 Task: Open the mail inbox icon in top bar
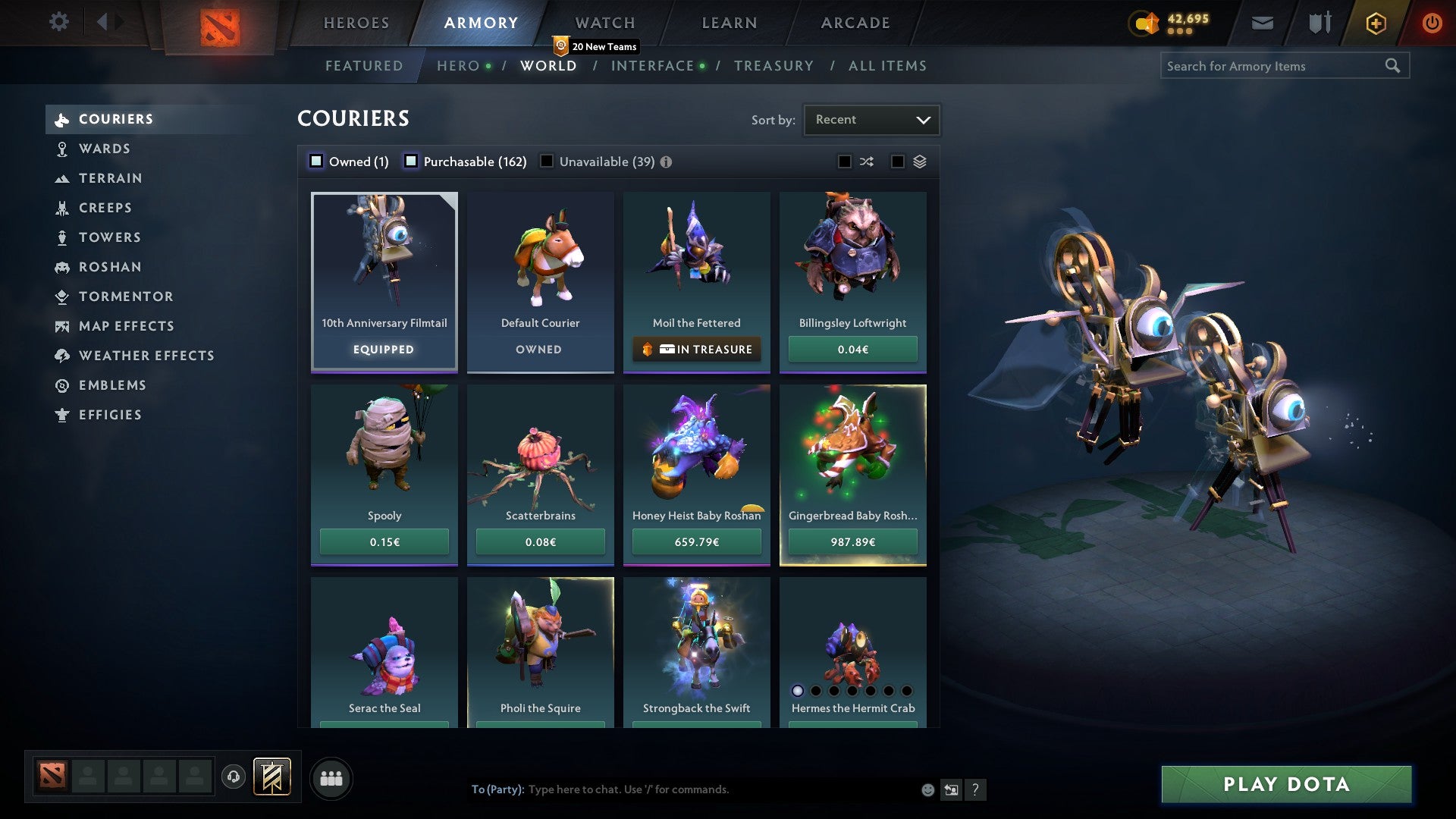1262,23
